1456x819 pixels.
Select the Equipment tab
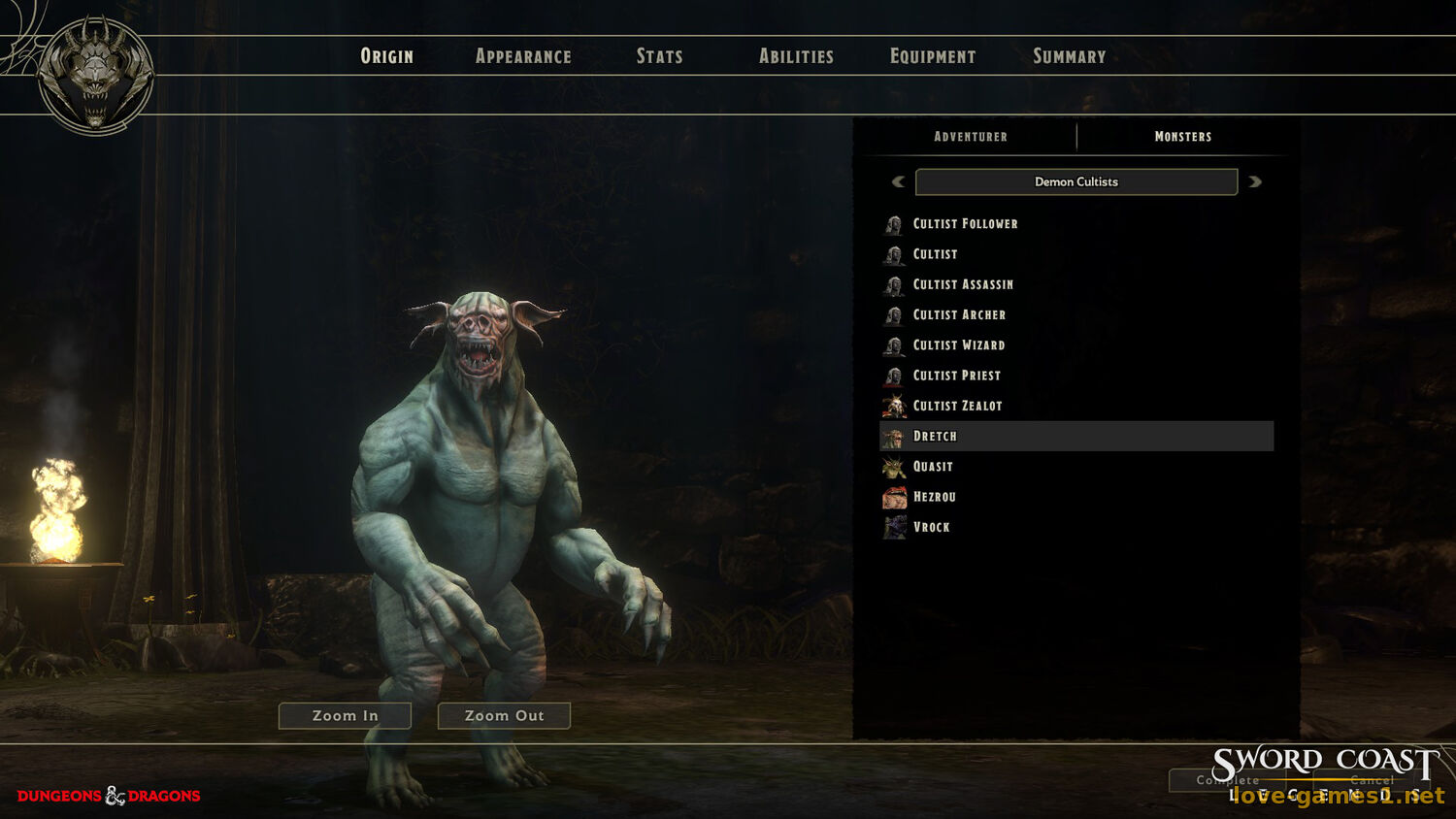pyautogui.click(x=932, y=56)
